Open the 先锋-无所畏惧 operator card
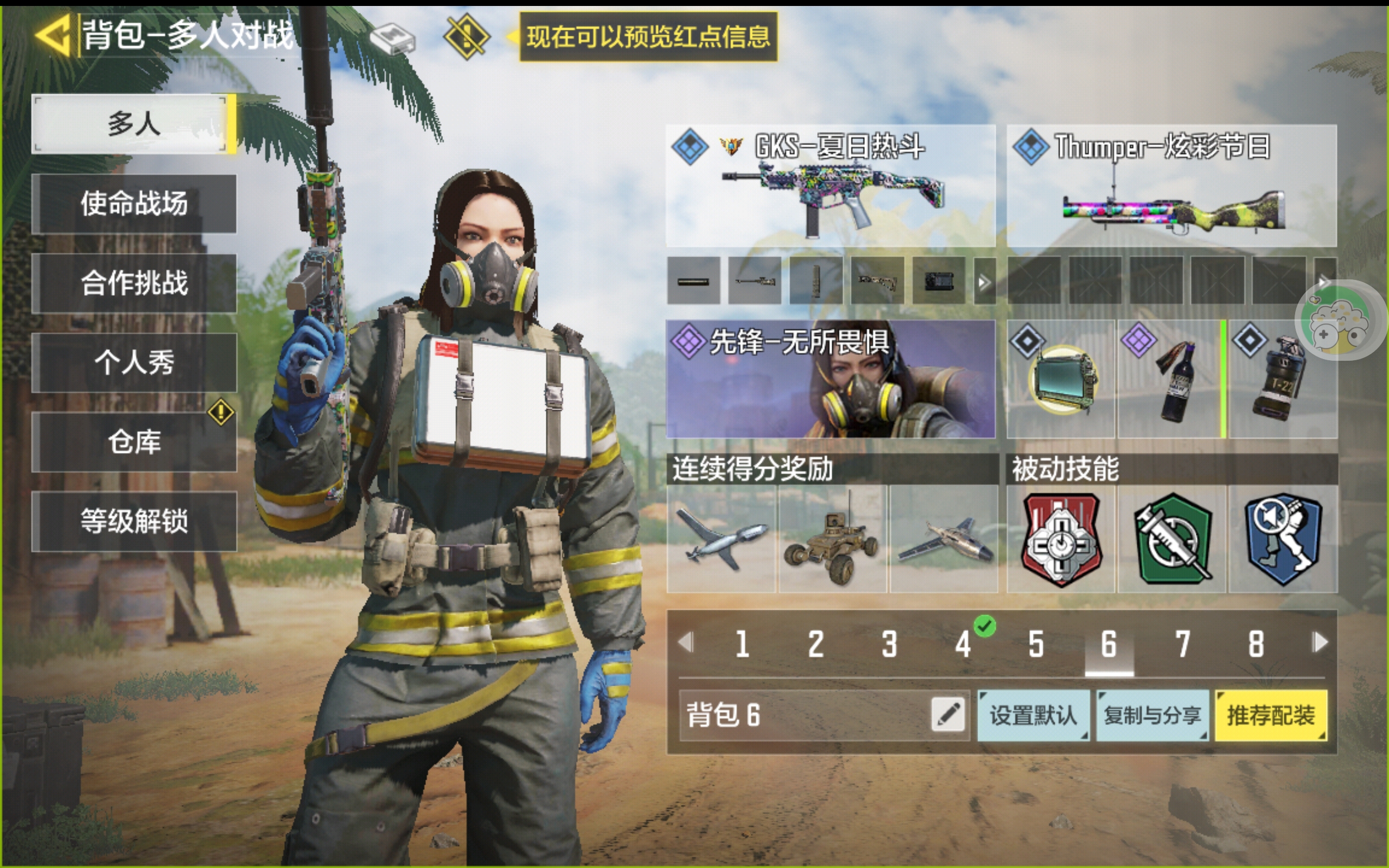 830,379
